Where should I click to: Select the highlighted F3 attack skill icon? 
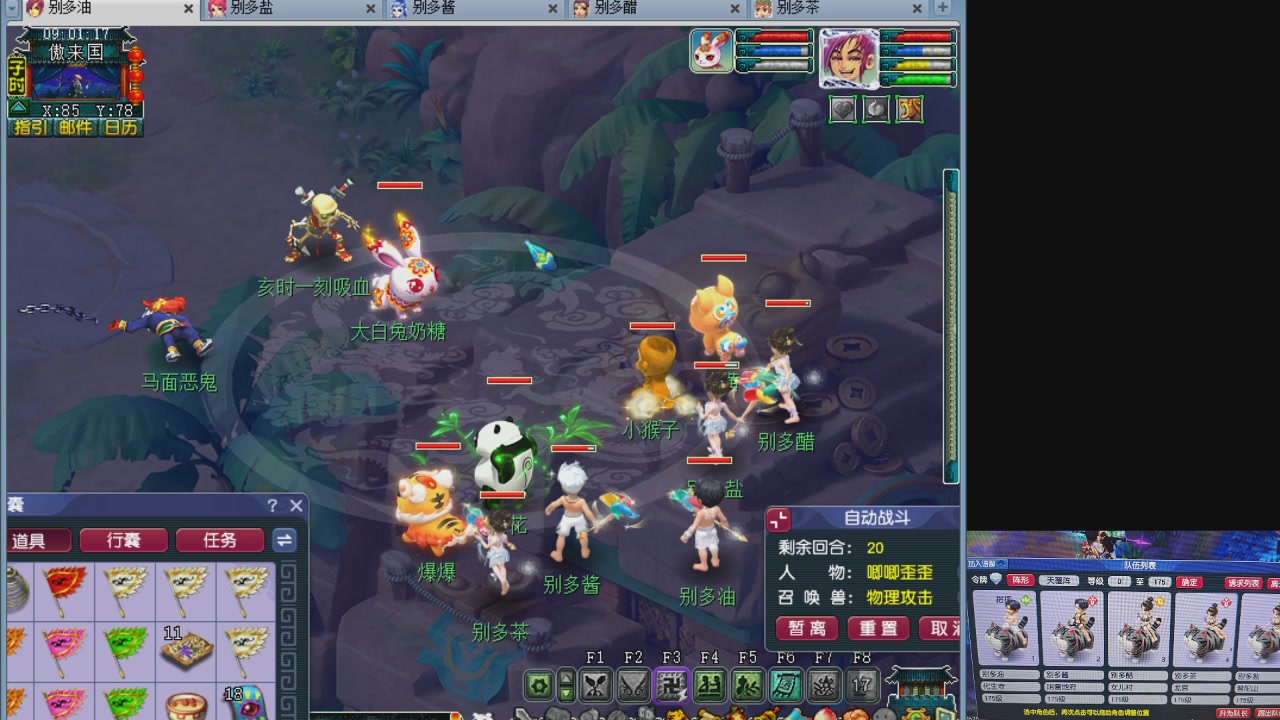pos(670,685)
